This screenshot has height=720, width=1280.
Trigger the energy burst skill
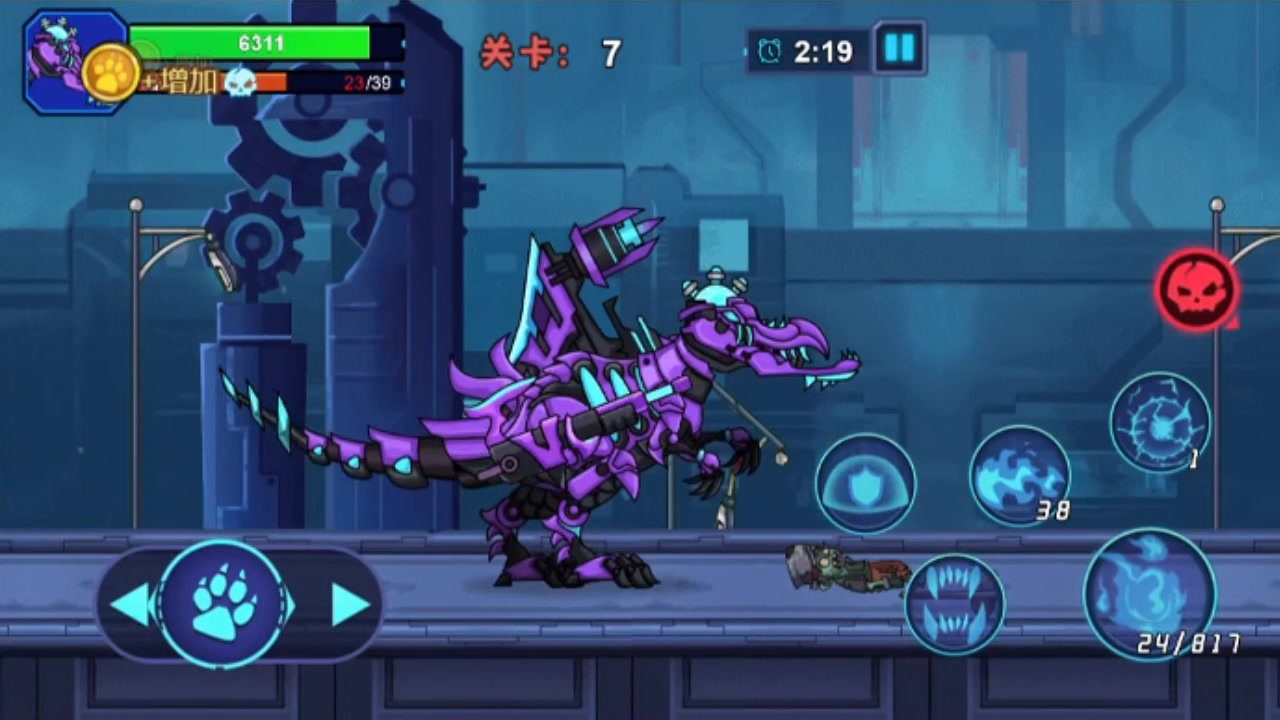1160,423
